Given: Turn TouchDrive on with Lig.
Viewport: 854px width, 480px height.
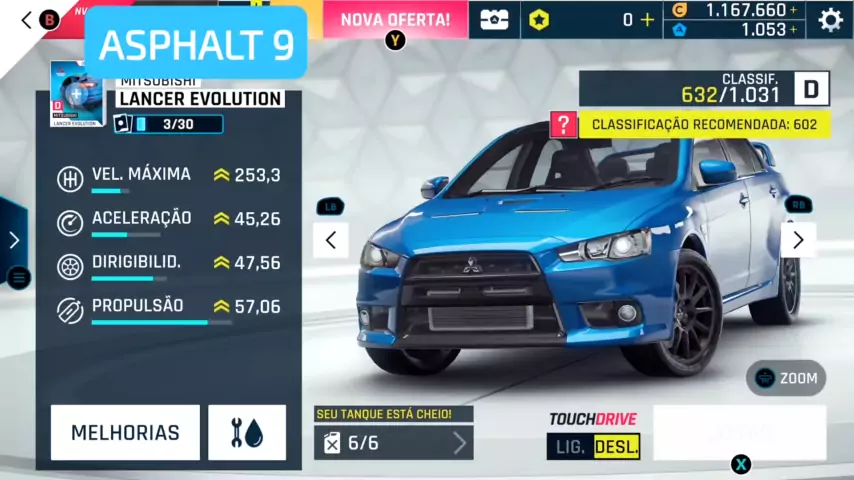Looking at the screenshot, I should (569, 446).
